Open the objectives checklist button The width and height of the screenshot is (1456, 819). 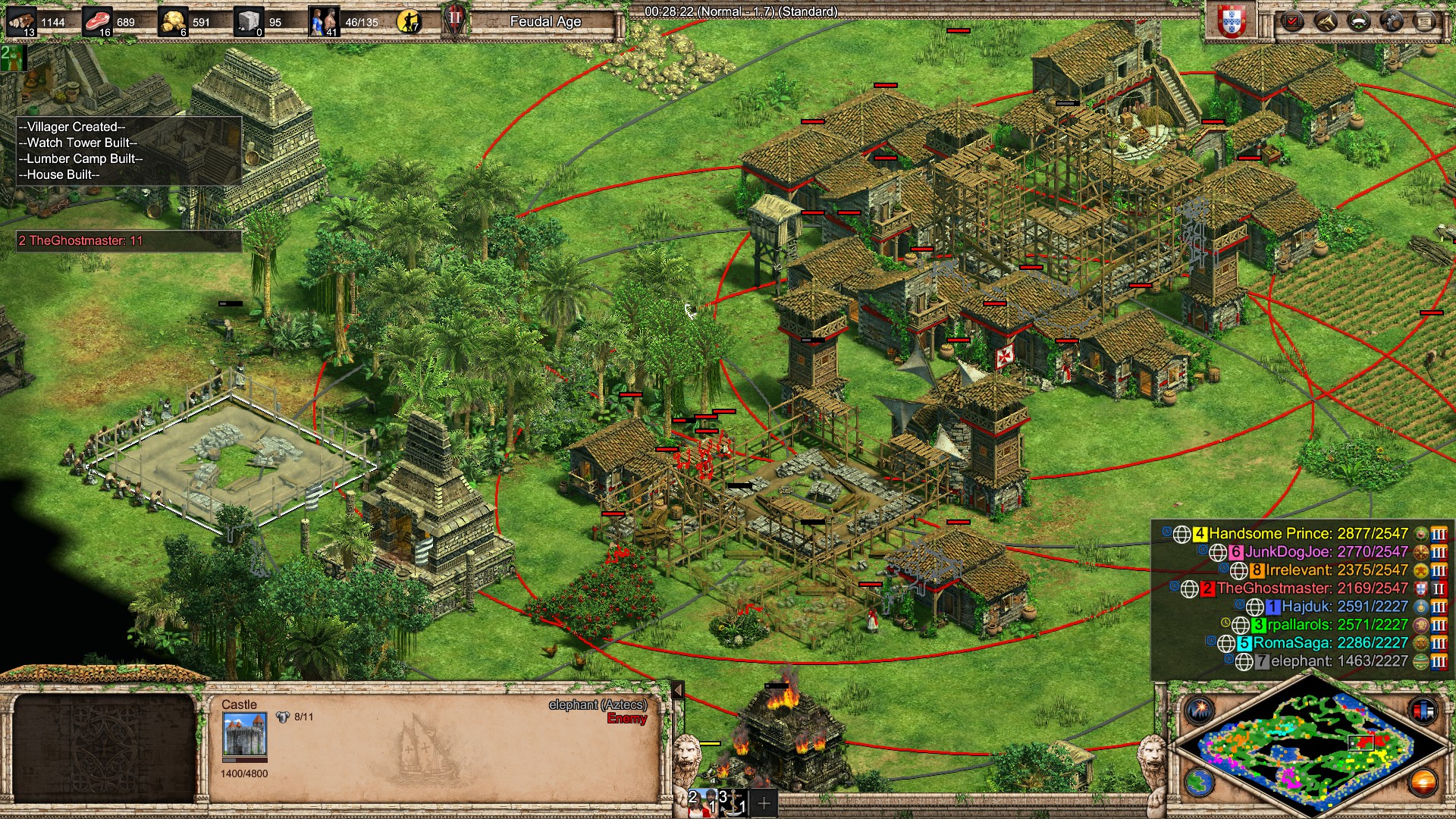pyautogui.click(x=1292, y=21)
